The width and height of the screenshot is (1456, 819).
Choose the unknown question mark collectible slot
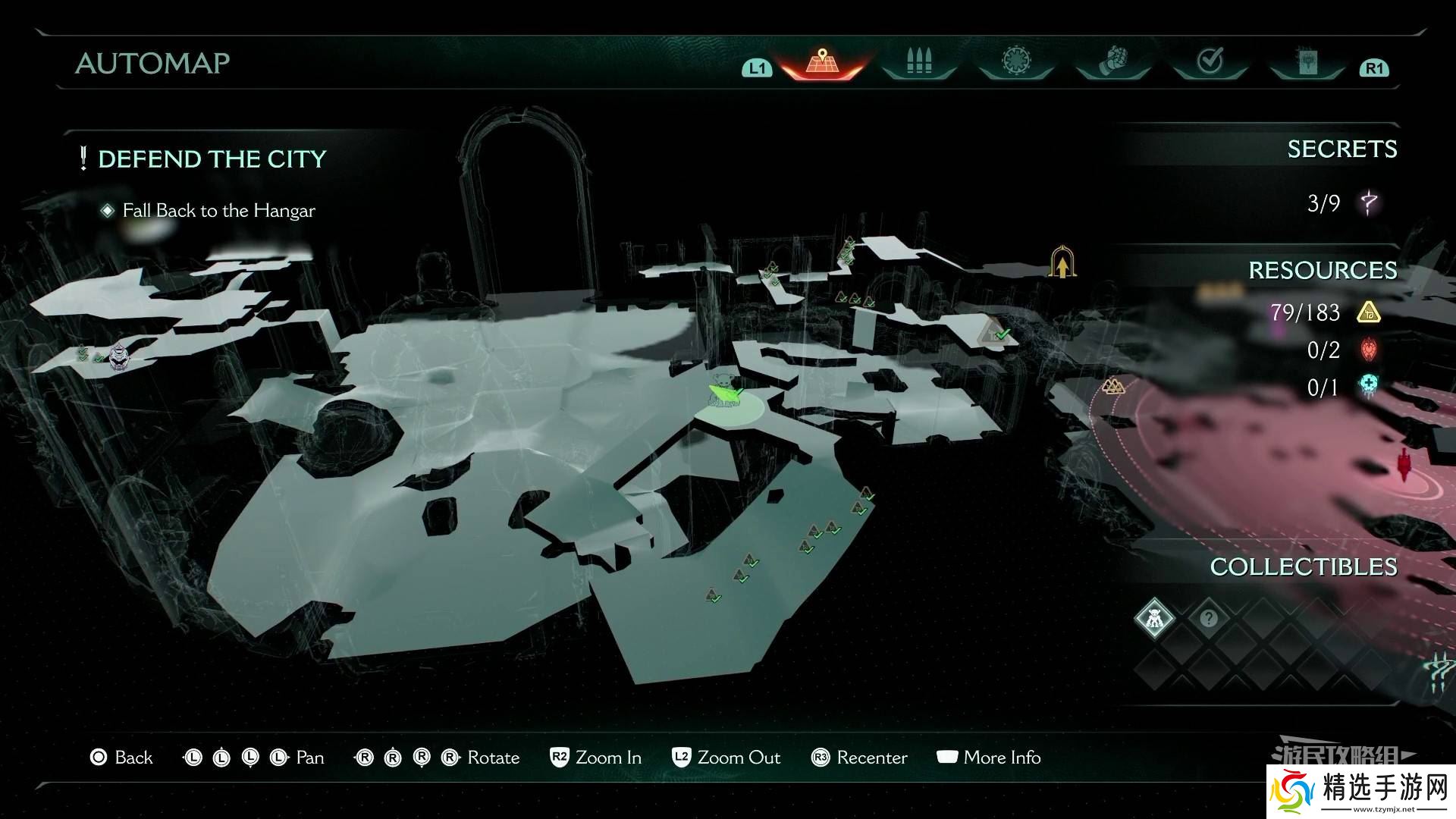pos(1209,618)
